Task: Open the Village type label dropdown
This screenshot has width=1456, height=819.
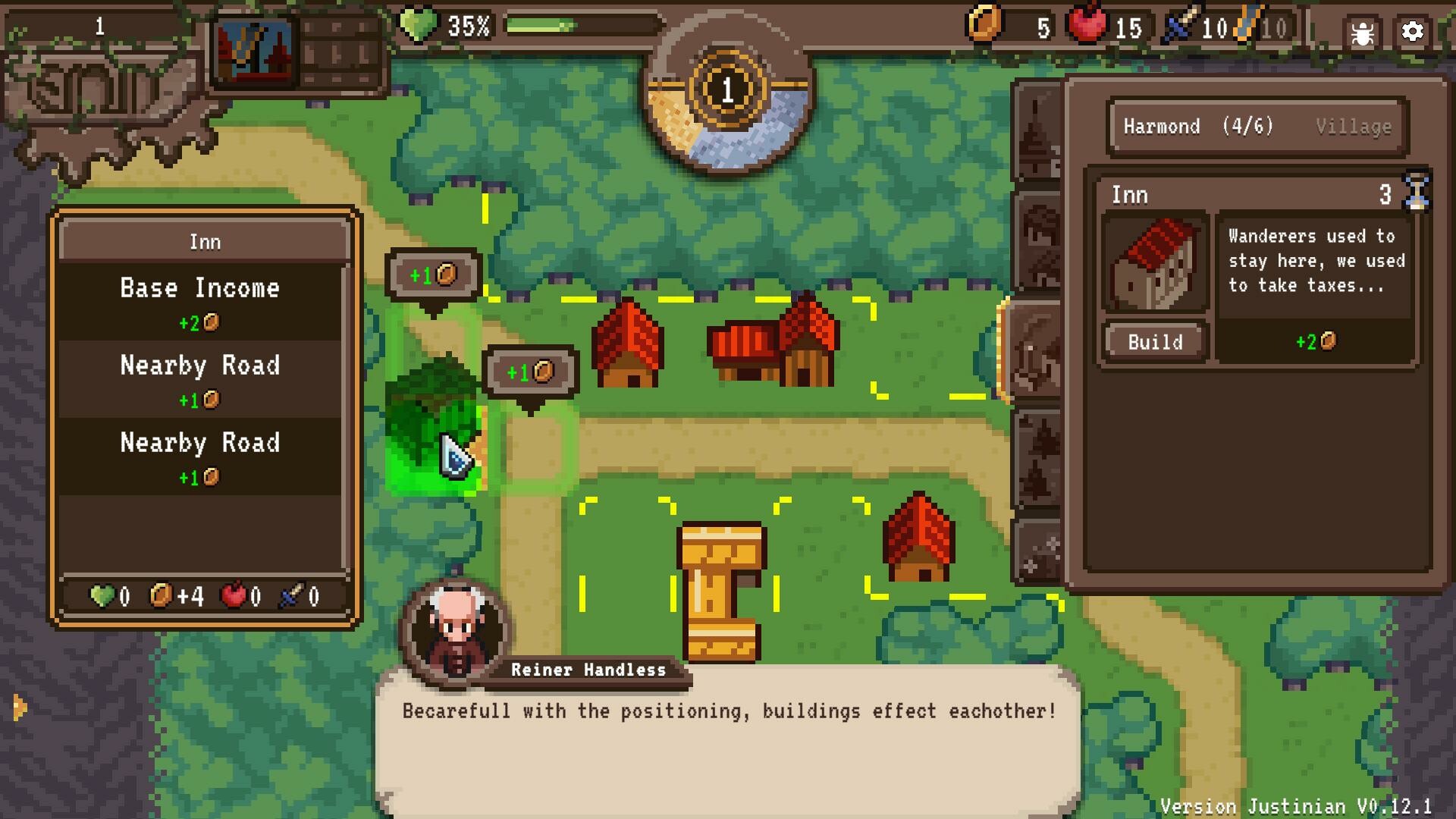Action: tap(1353, 126)
